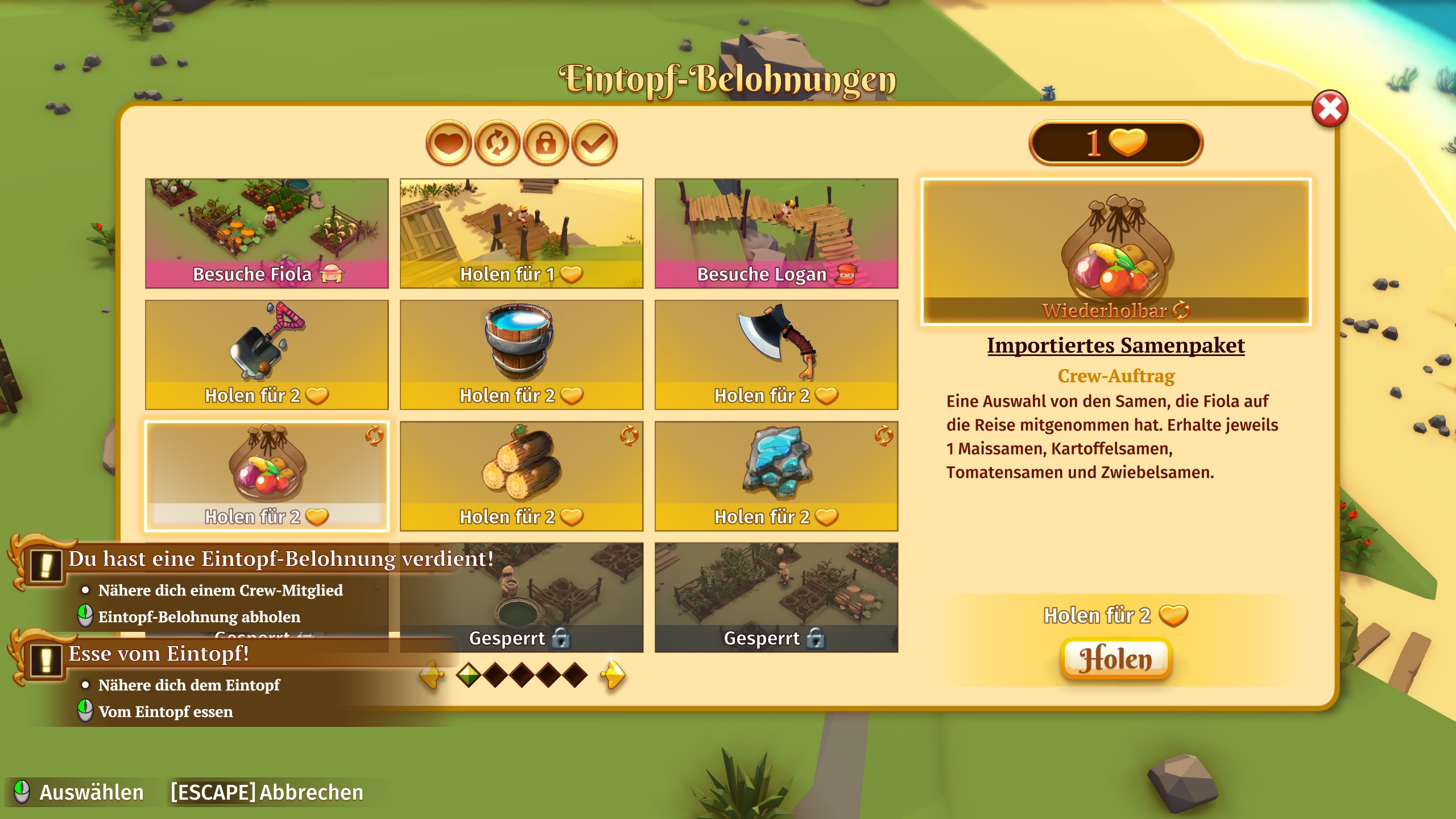Toggle the repeatable rewards filter icon
Image resolution: width=1456 pixels, height=819 pixels.
tap(497, 143)
